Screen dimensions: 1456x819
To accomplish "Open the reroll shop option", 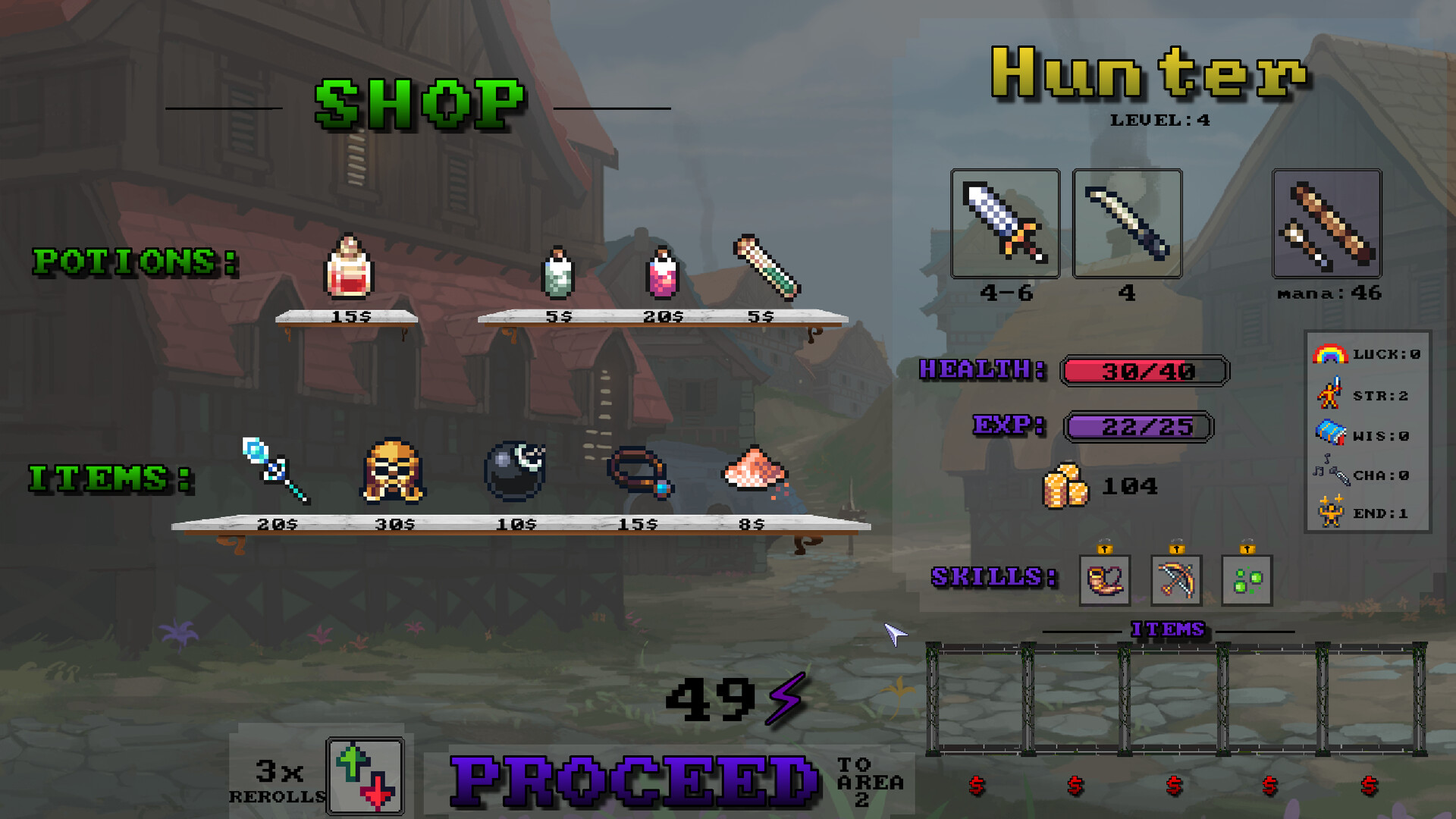I will (x=363, y=775).
